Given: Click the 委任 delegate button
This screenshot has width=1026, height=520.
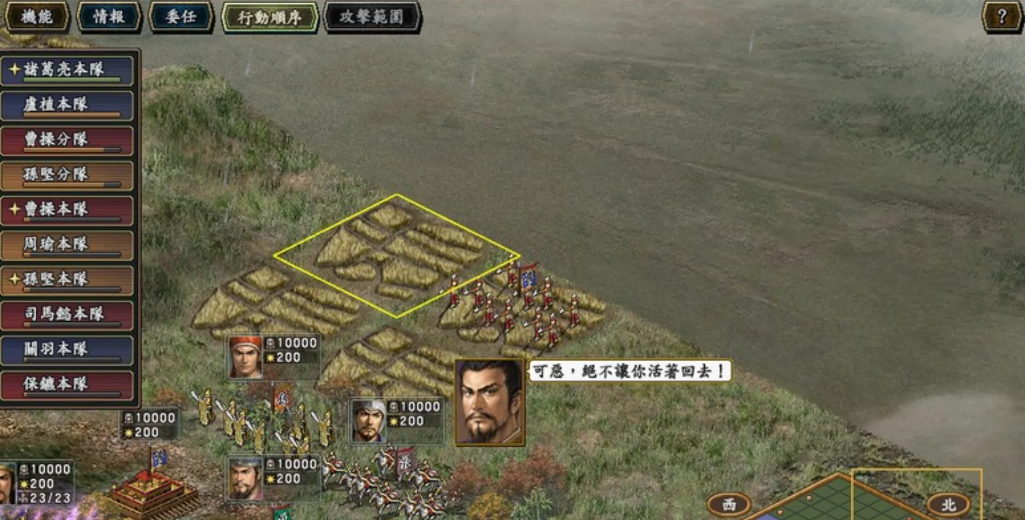Looking at the screenshot, I should click(180, 17).
